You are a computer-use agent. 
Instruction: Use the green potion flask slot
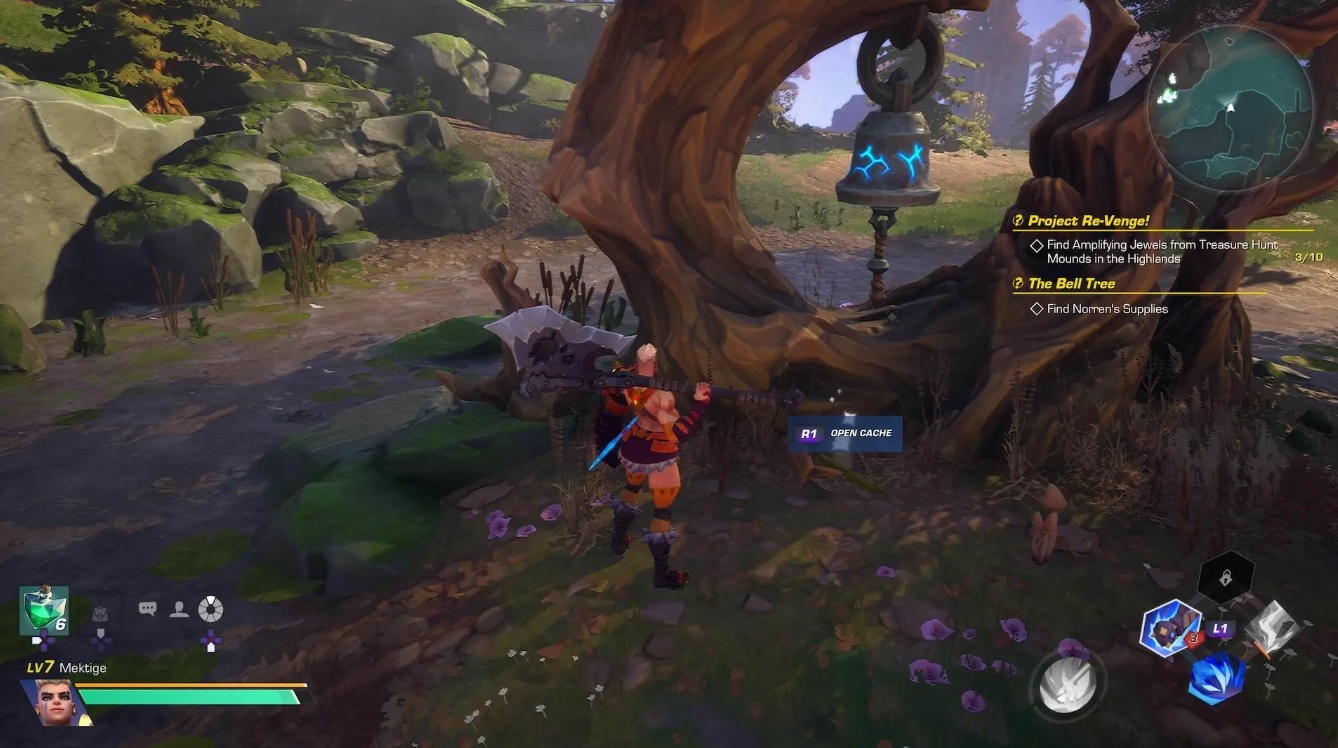(44, 611)
